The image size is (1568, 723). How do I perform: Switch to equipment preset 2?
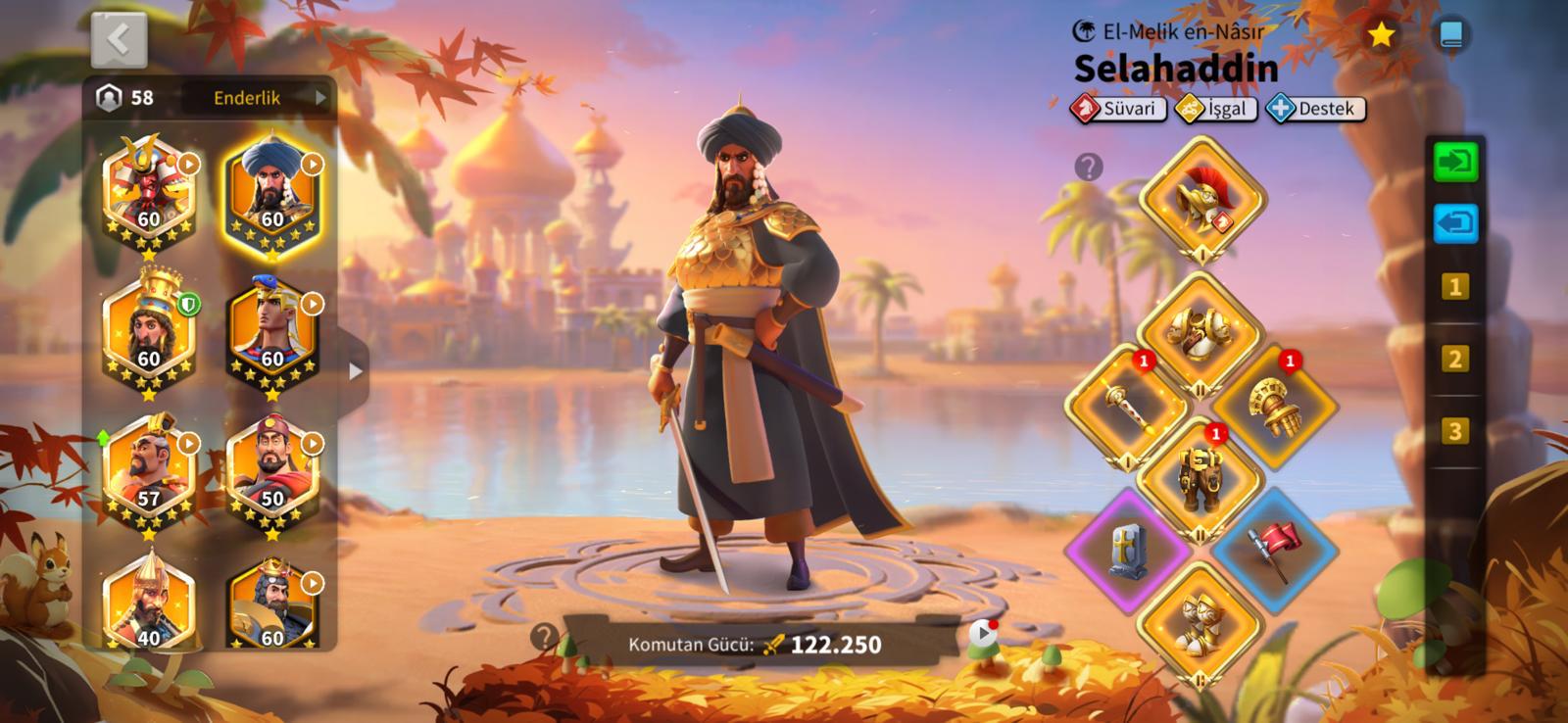point(1455,359)
